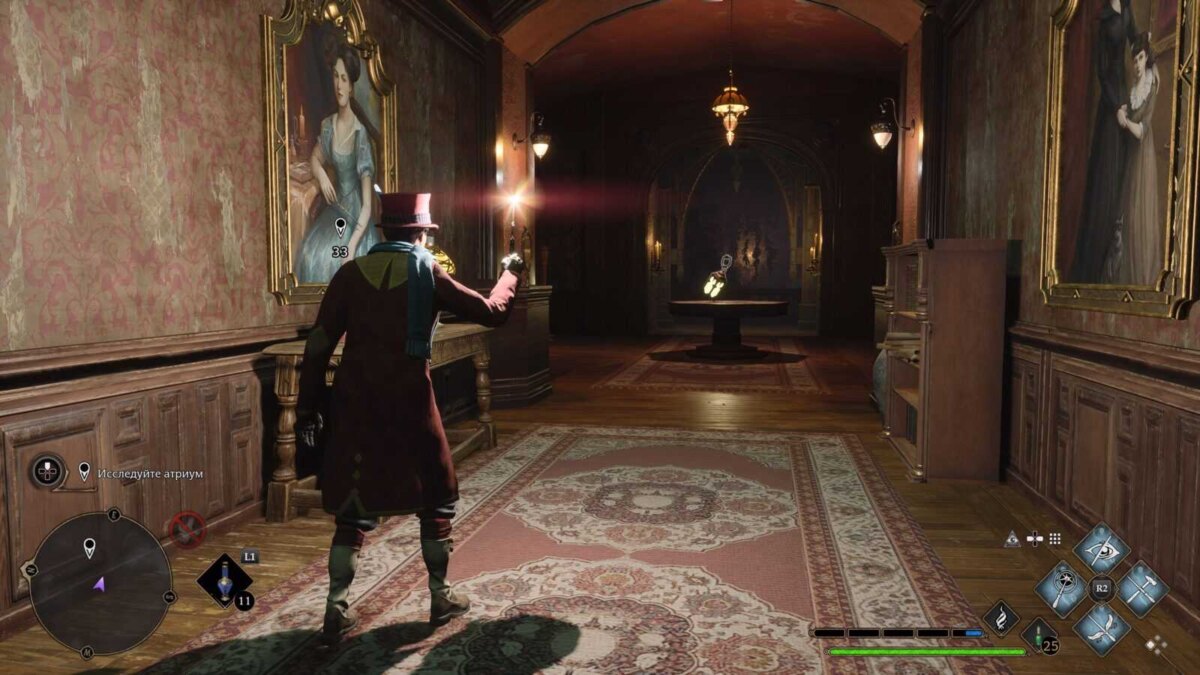Select the Disillusionment crossed-eye spell slot
The height and width of the screenshot is (675, 1200).
(x=1102, y=549)
